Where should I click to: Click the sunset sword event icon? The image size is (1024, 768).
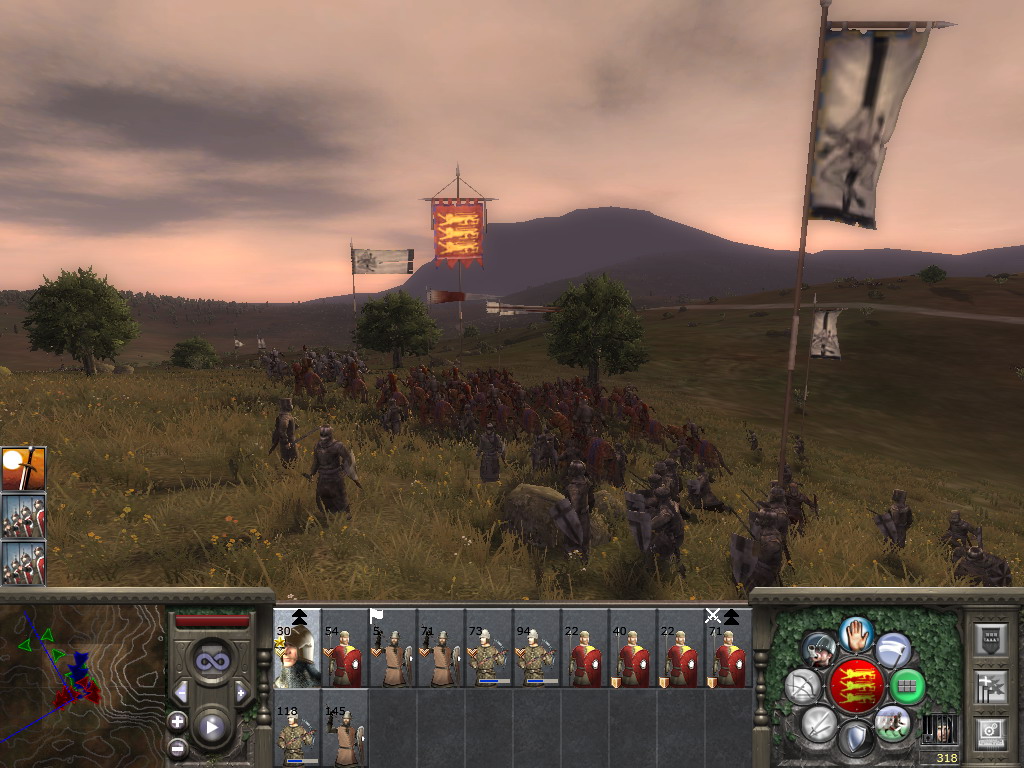[23, 468]
